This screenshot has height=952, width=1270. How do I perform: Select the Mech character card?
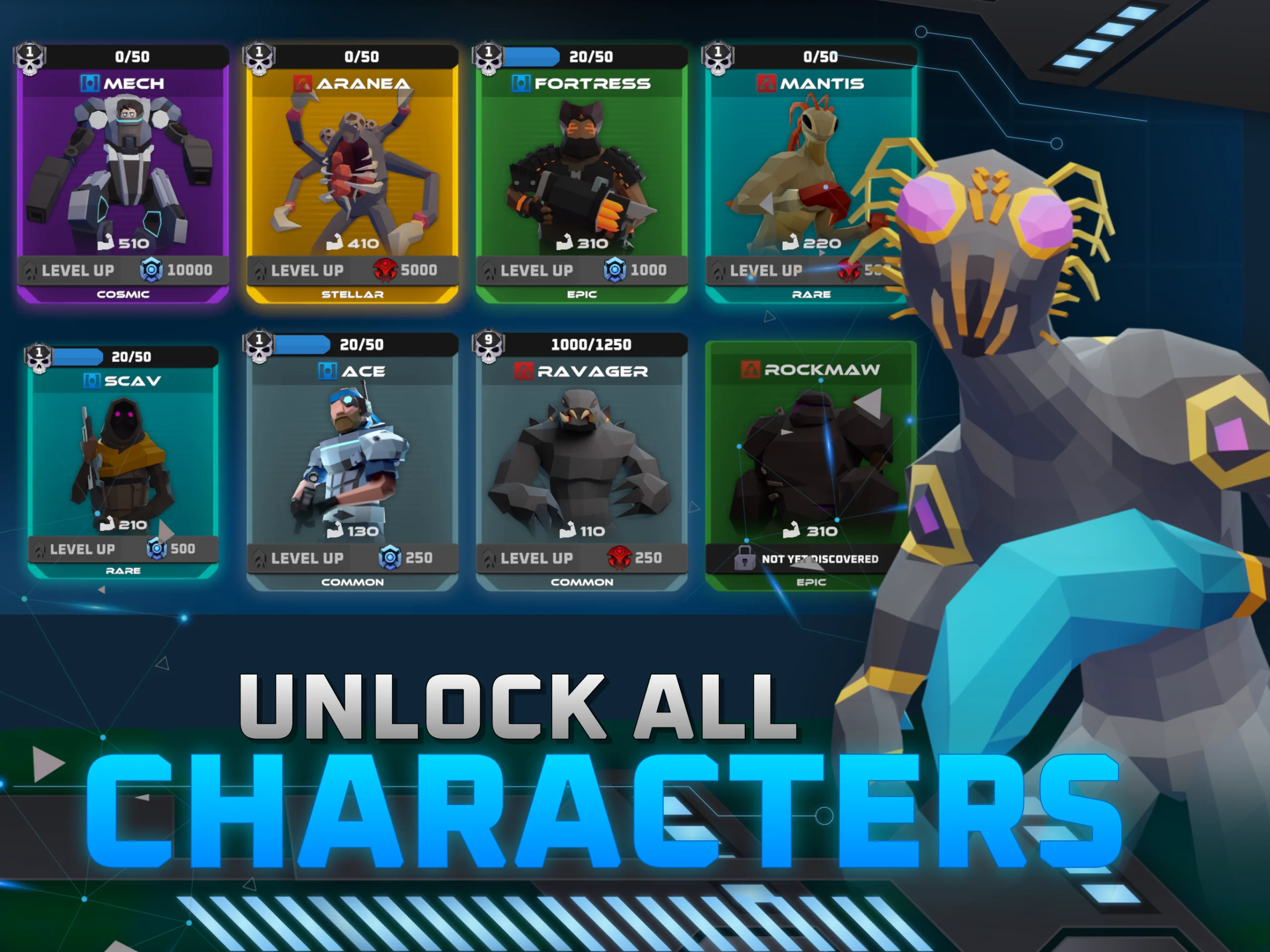pyautogui.click(x=123, y=167)
